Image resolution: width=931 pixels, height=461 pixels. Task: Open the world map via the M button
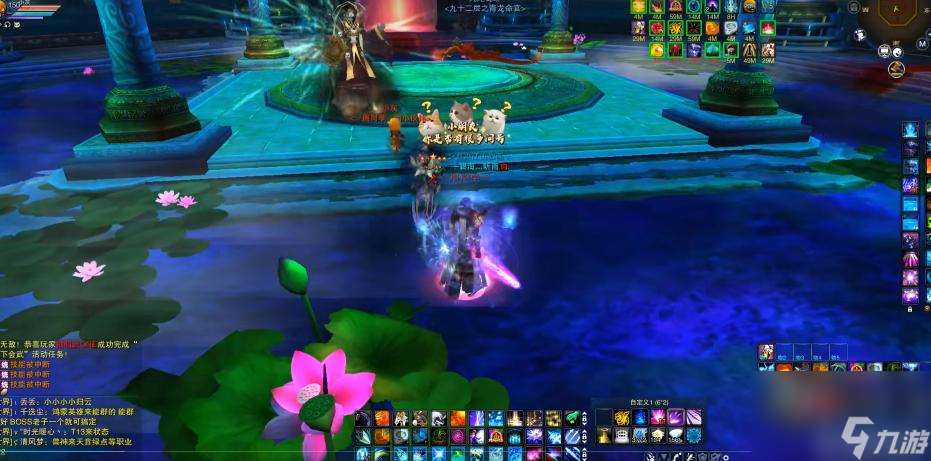pyautogui.click(x=922, y=44)
